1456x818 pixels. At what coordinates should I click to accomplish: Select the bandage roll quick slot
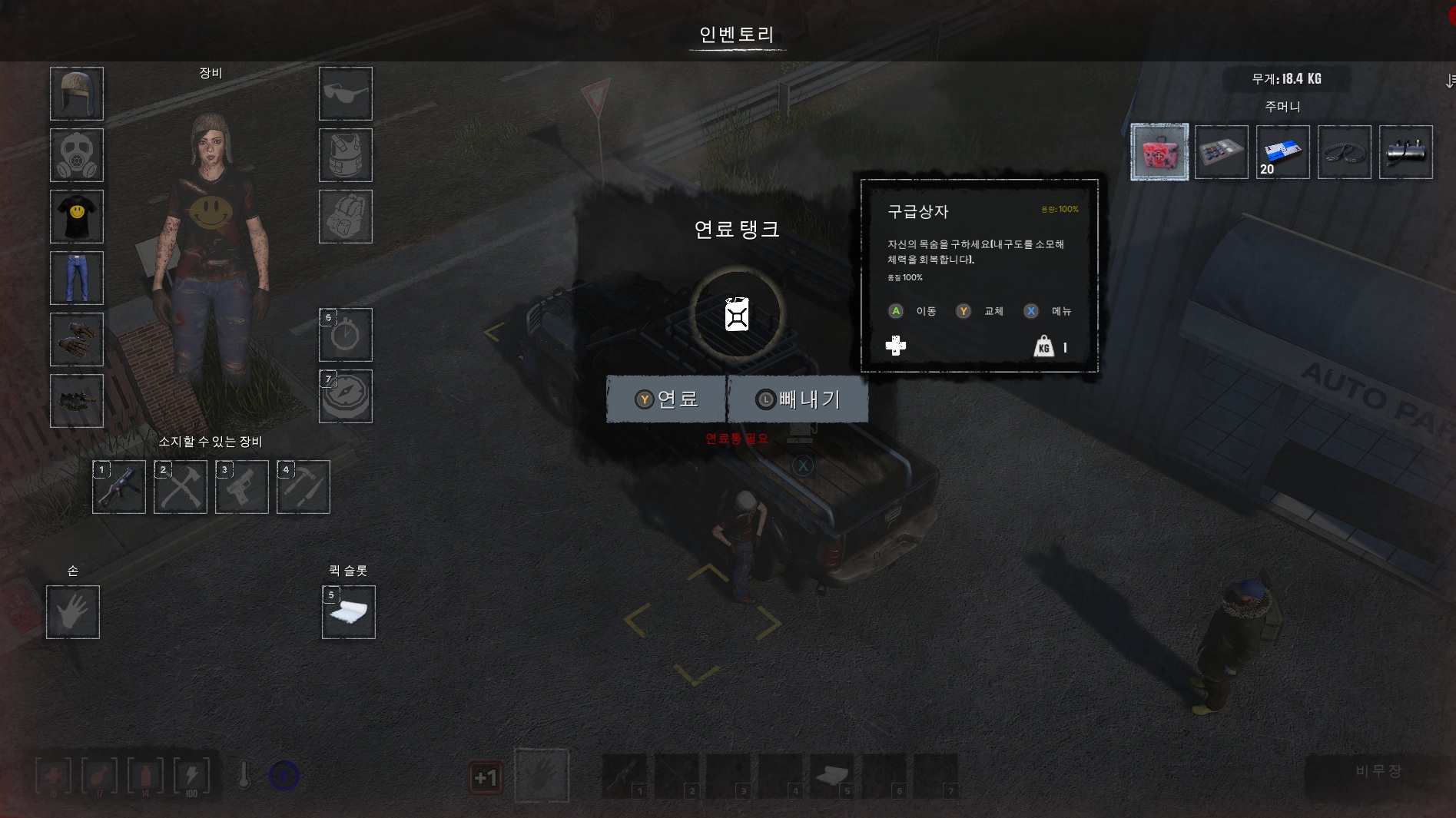click(349, 612)
